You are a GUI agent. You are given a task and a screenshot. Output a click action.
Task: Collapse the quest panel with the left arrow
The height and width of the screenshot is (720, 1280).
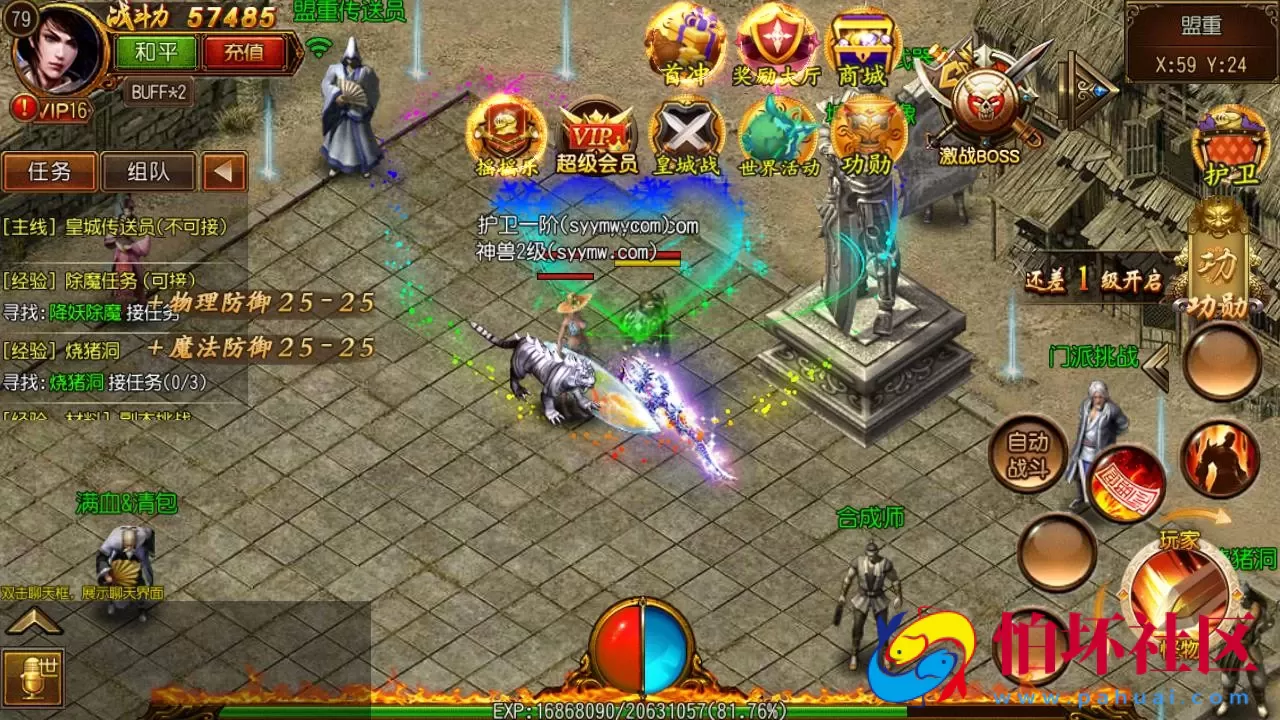tap(227, 172)
